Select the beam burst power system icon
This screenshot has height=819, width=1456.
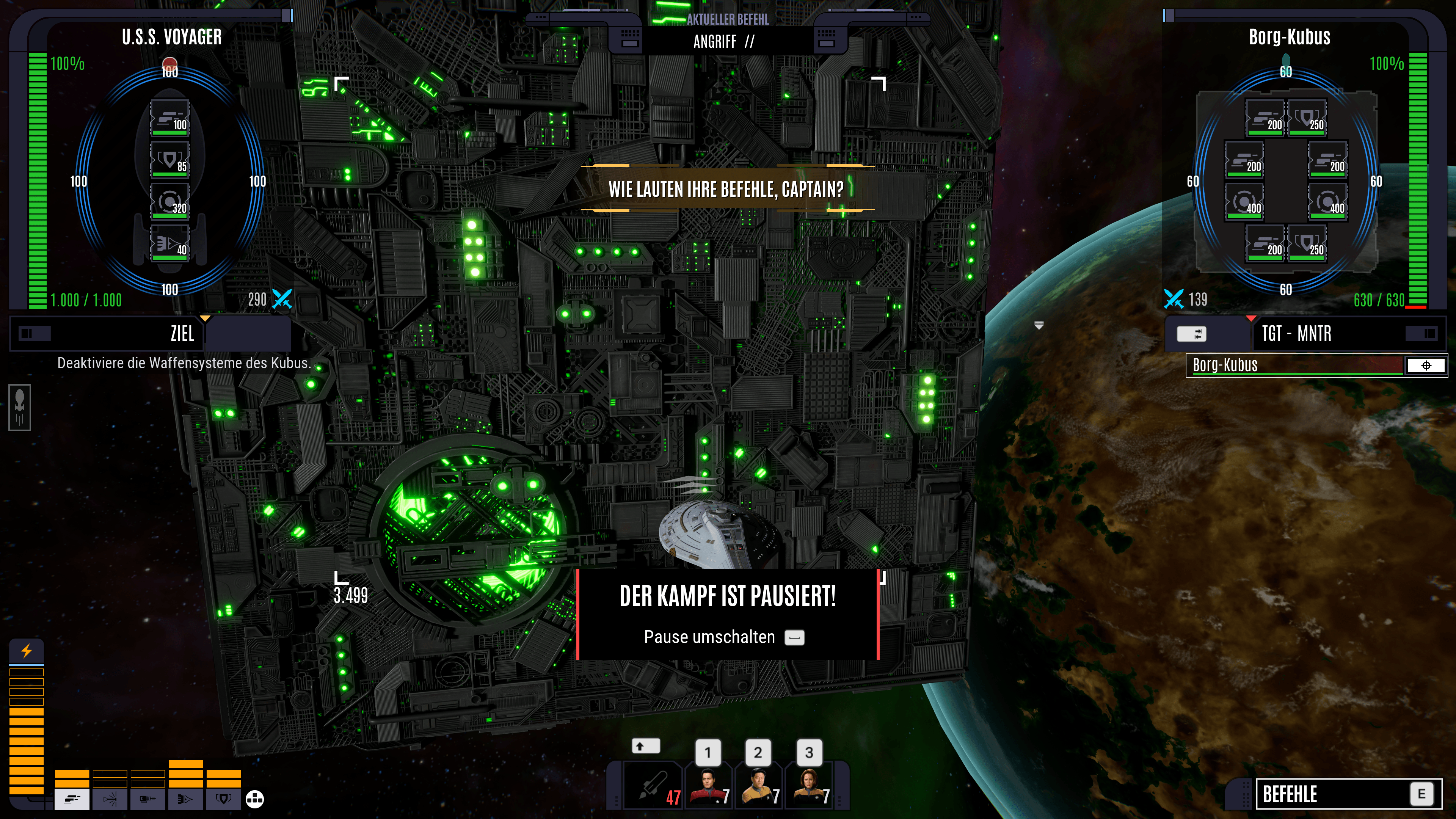(x=110, y=799)
